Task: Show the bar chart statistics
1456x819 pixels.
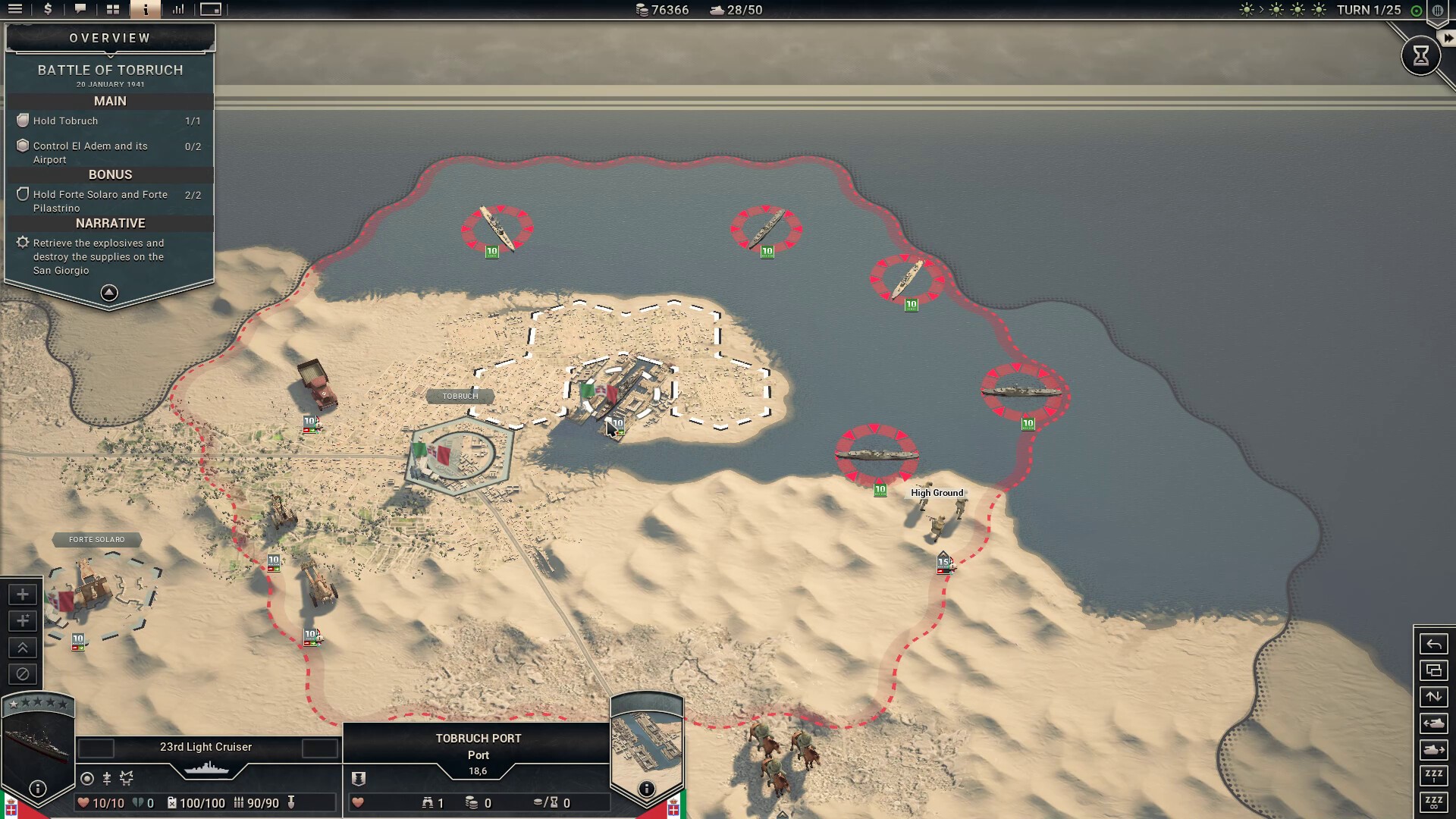Action: (x=178, y=10)
